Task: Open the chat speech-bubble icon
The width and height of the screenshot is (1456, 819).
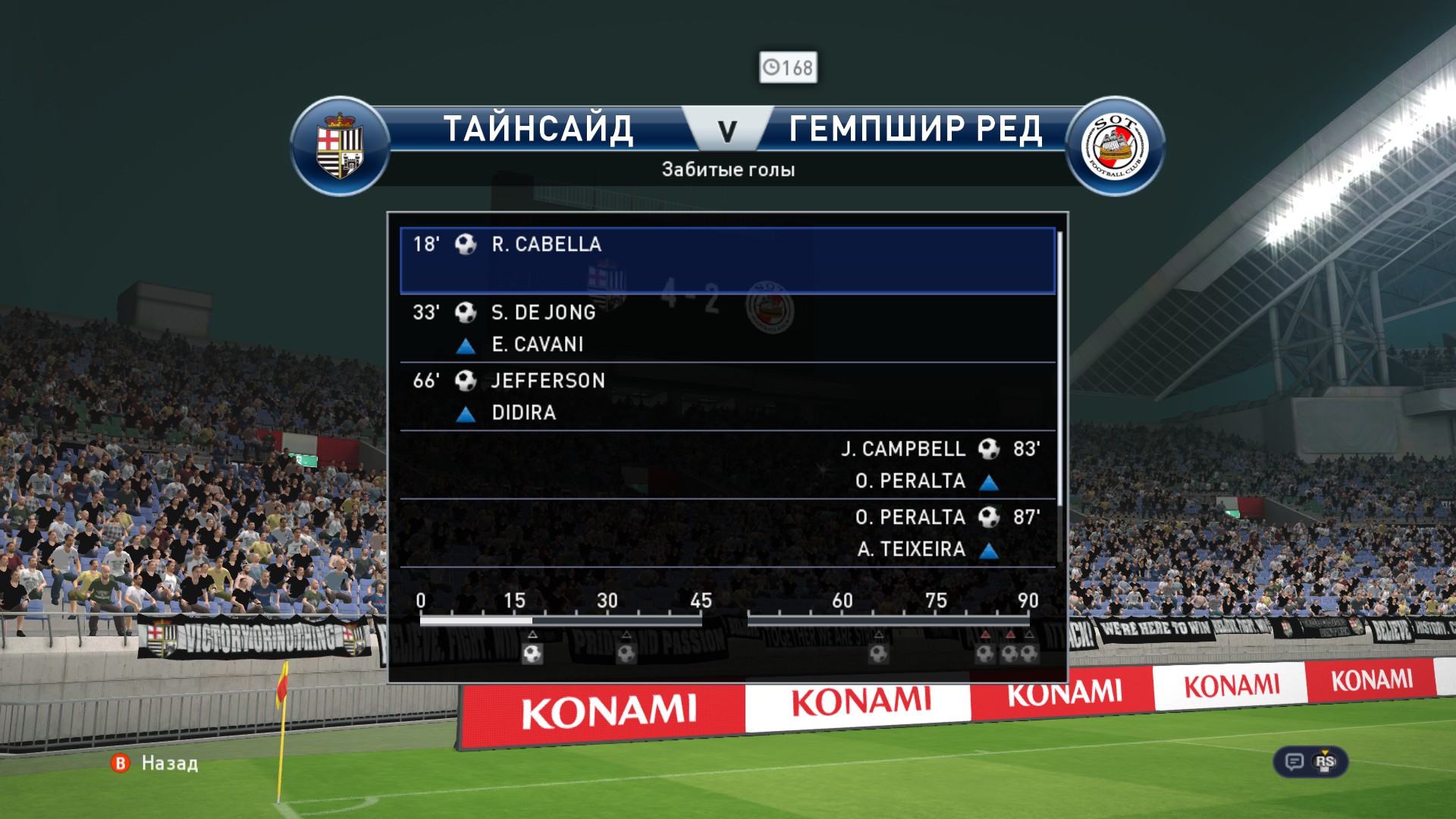Action: 1294,761
